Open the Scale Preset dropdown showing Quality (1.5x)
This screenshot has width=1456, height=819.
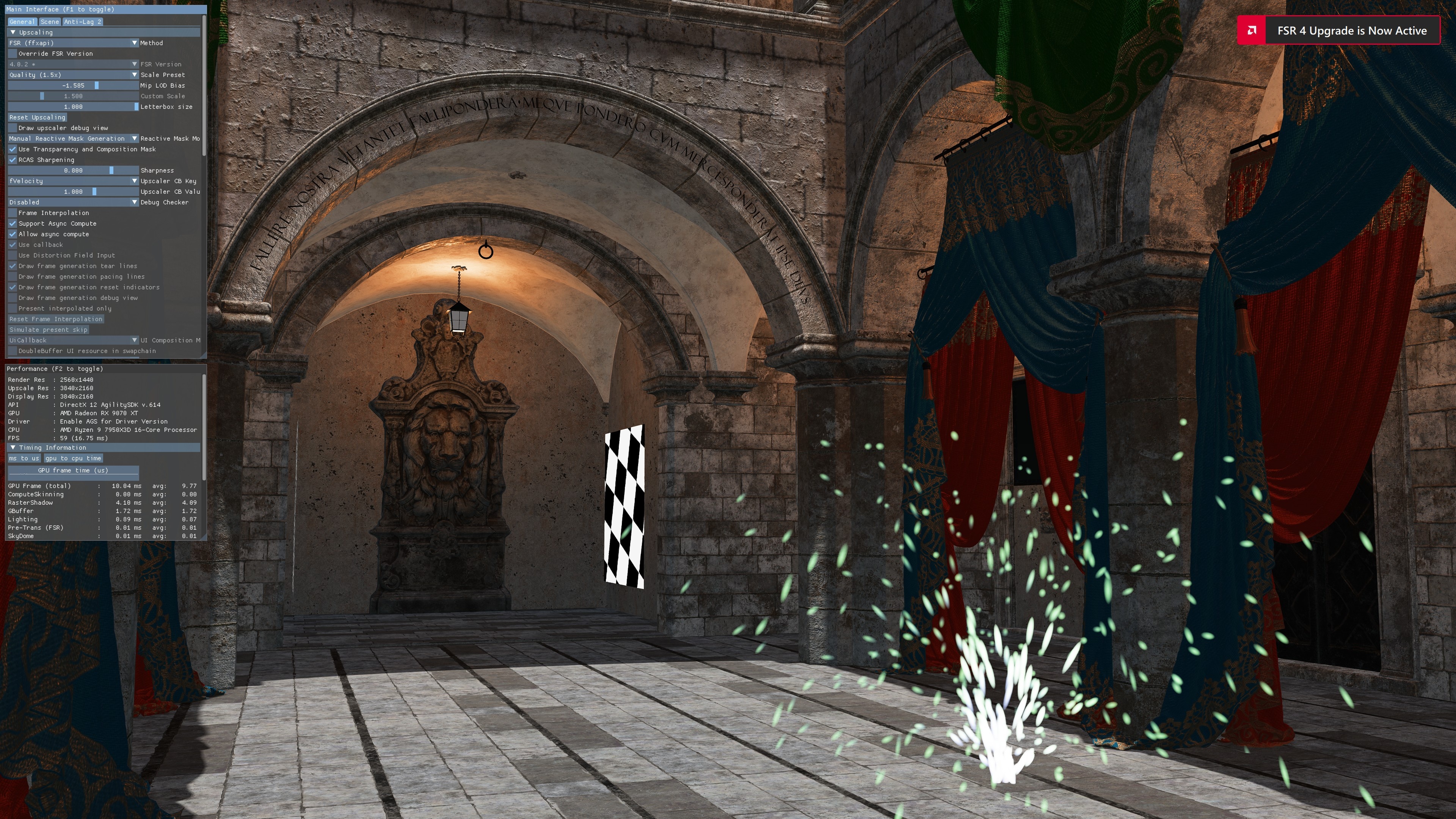71,75
